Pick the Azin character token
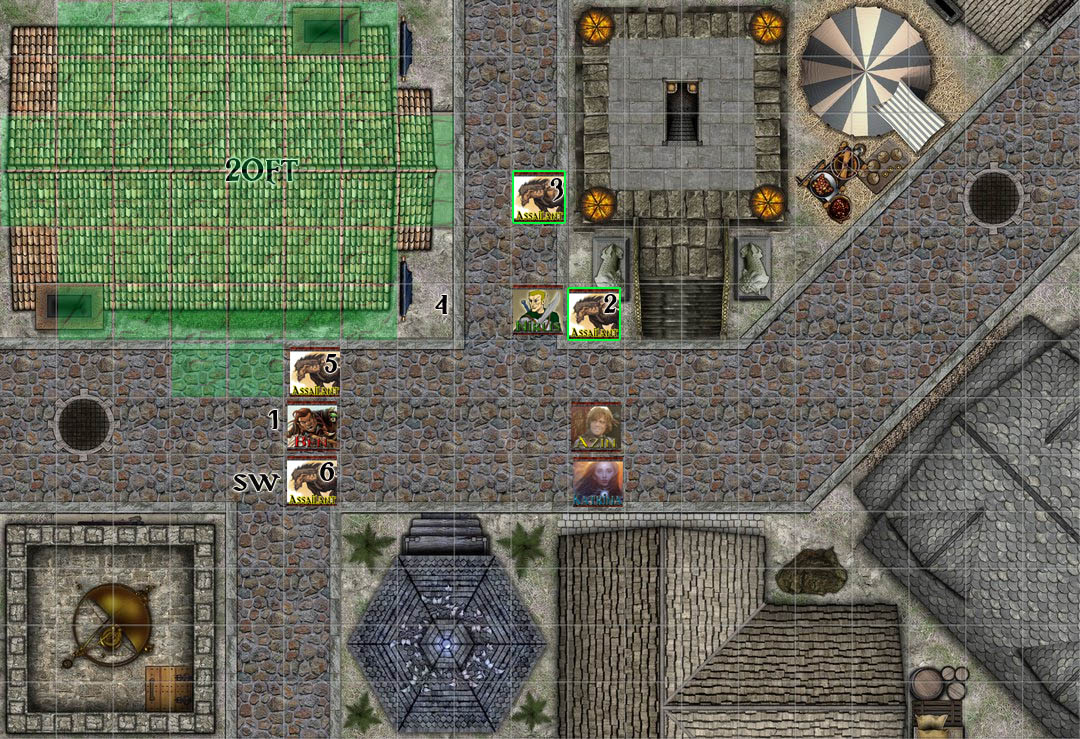 tap(597, 427)
